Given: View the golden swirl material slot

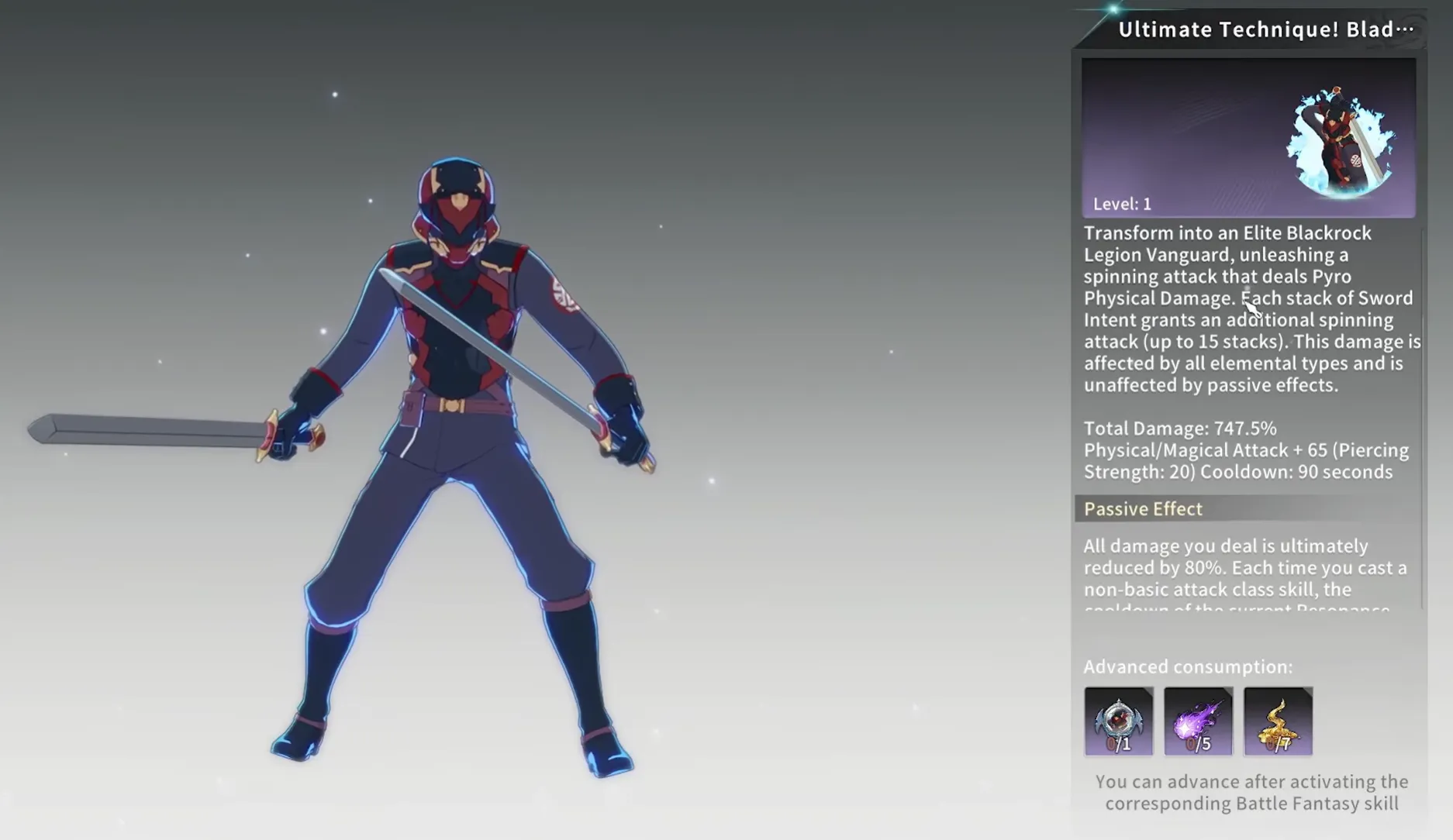Looking at the screenshot, I should pos(1278,721).
